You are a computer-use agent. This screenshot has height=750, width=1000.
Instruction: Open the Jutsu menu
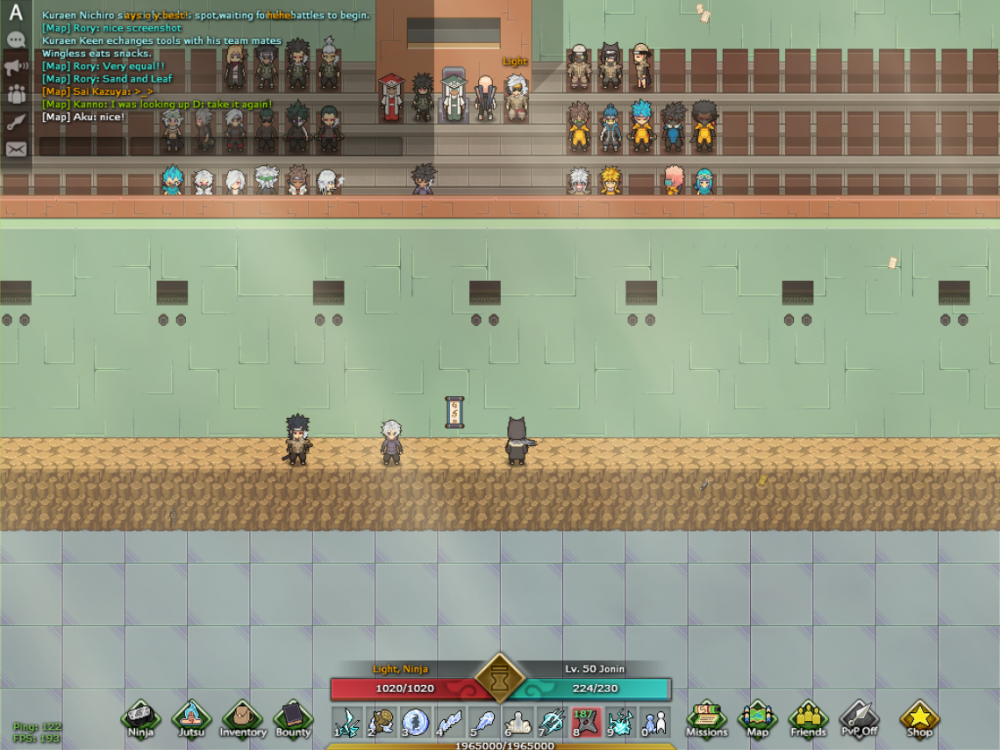click(191, 717)
